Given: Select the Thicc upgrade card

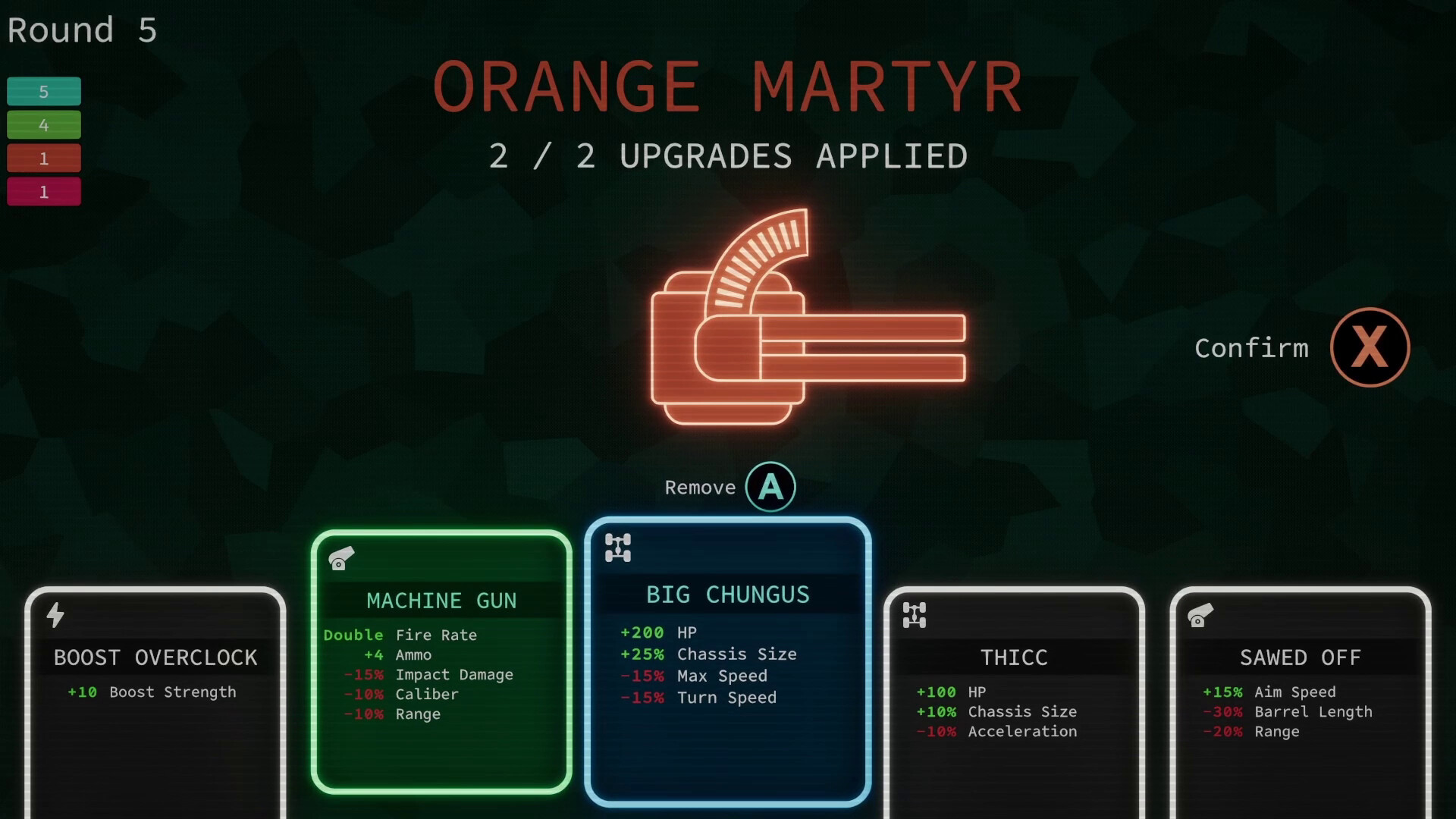Looking at the screenshot, I should click(1015, 682).
